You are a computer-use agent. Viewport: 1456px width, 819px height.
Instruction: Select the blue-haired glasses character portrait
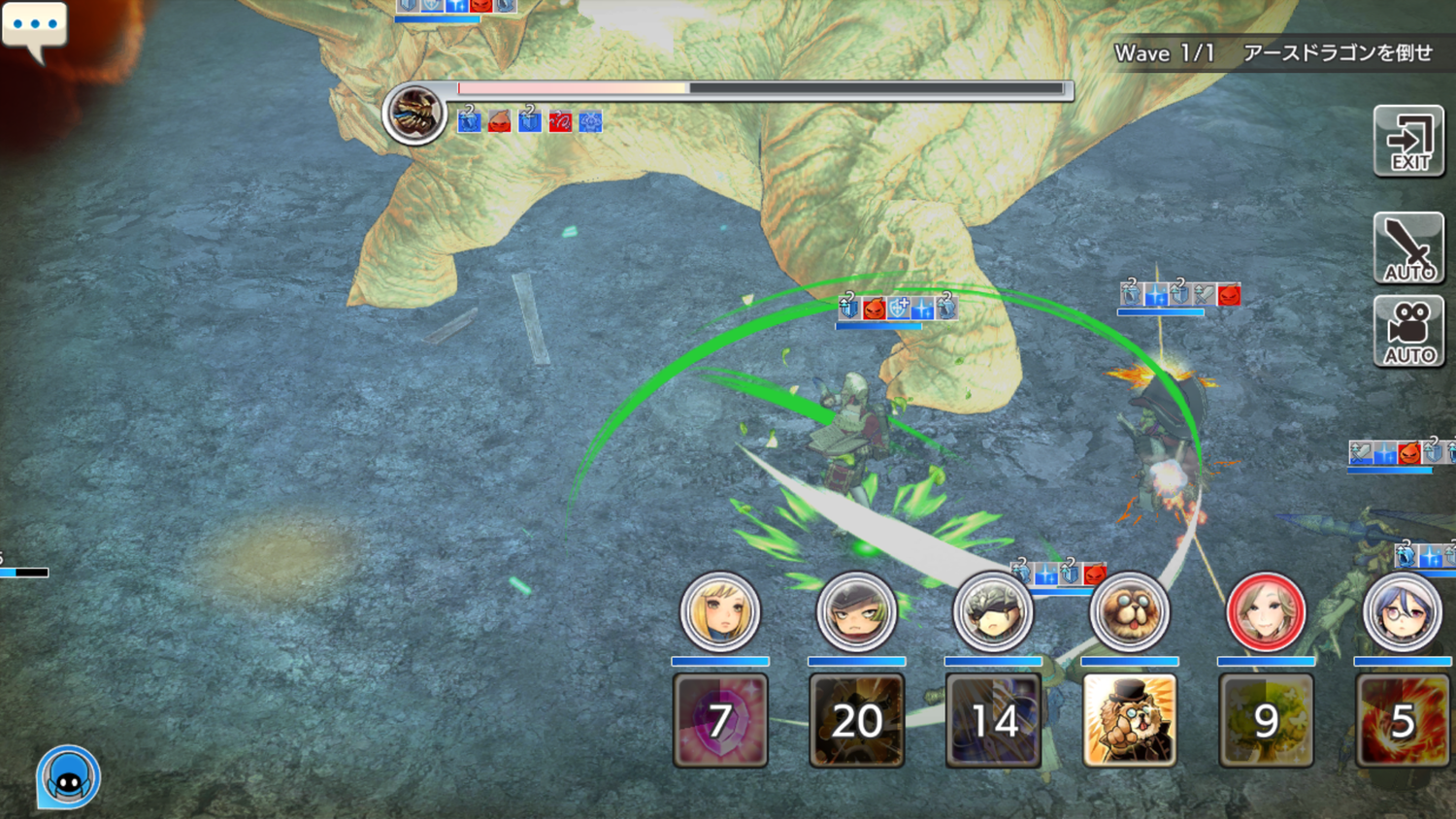click(x=1402, y=612)
